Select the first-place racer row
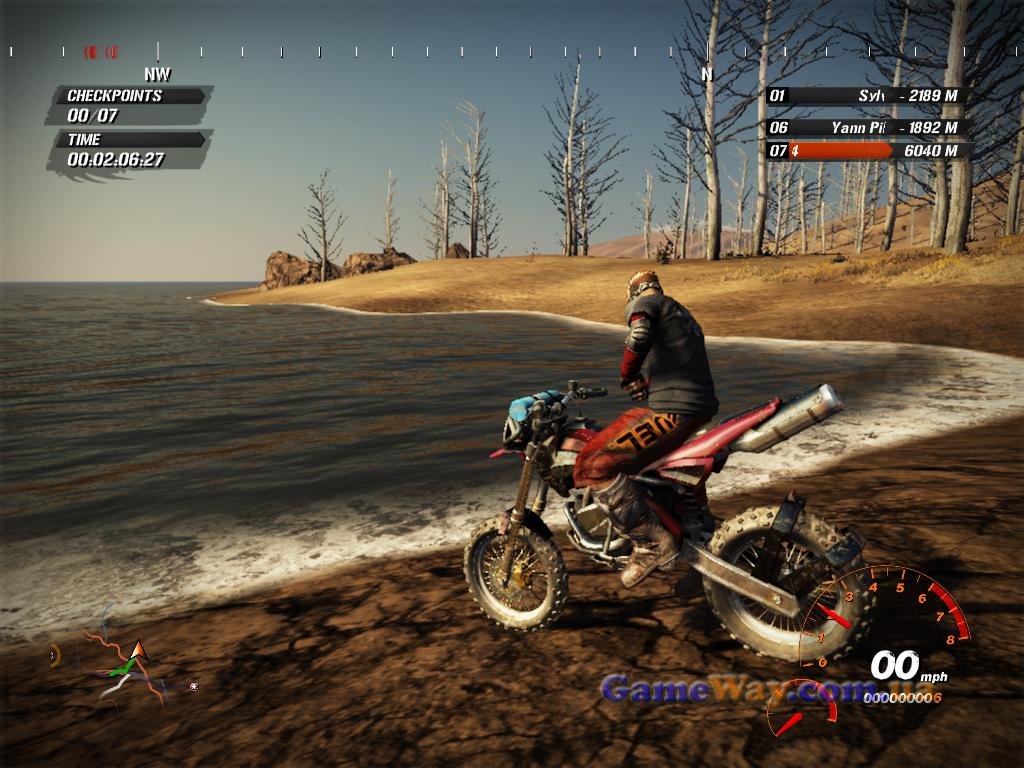Viewport: 1024px width, 768px height. [866, 96]
